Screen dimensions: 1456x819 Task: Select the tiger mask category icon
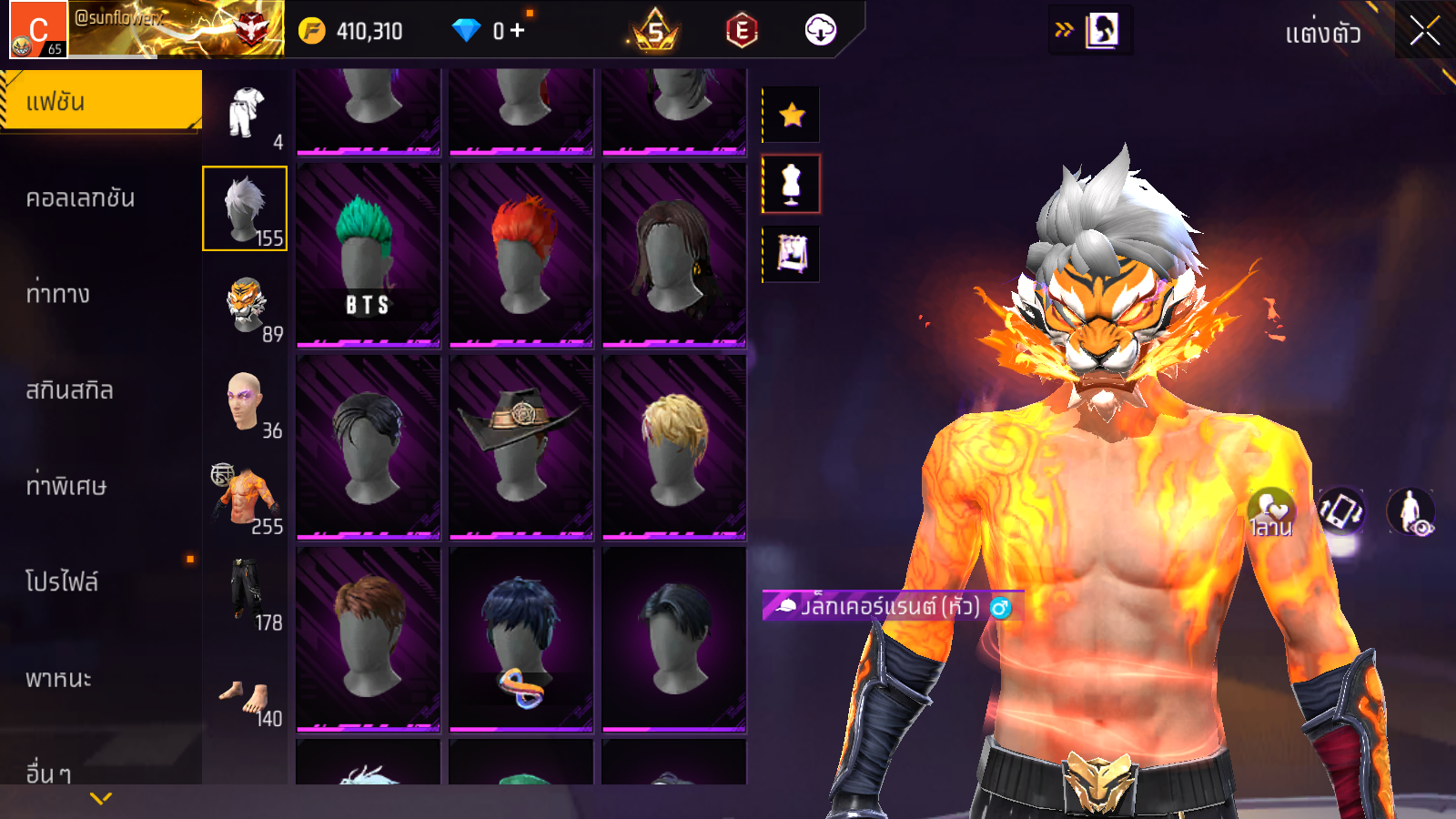click(x=246, y=308)
